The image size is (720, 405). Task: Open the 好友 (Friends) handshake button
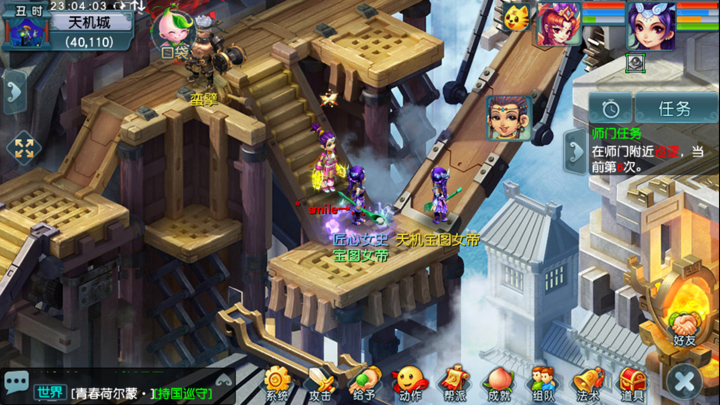(x=685, y=325)
